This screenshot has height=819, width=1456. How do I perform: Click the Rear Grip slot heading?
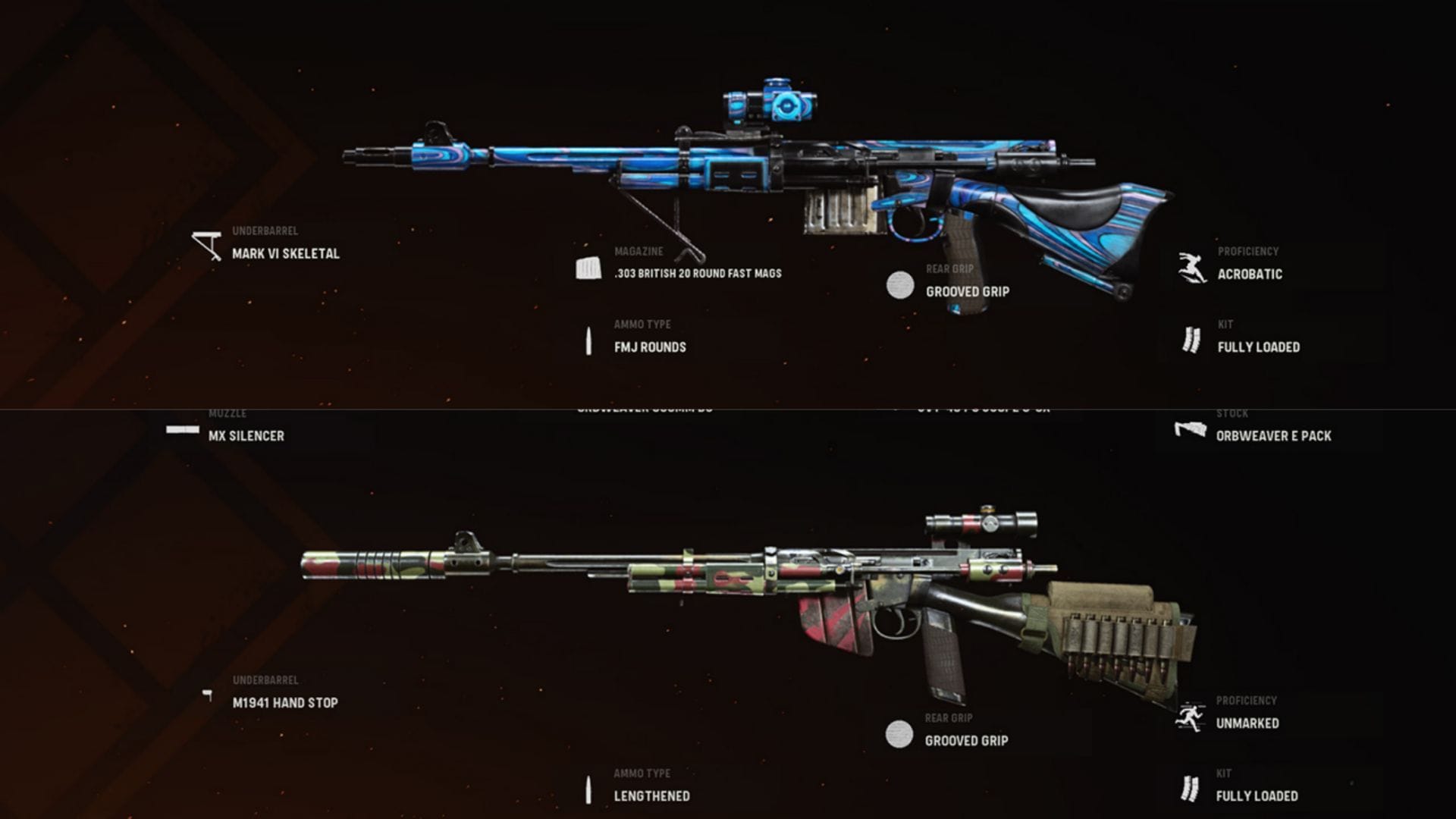[950, 268]
